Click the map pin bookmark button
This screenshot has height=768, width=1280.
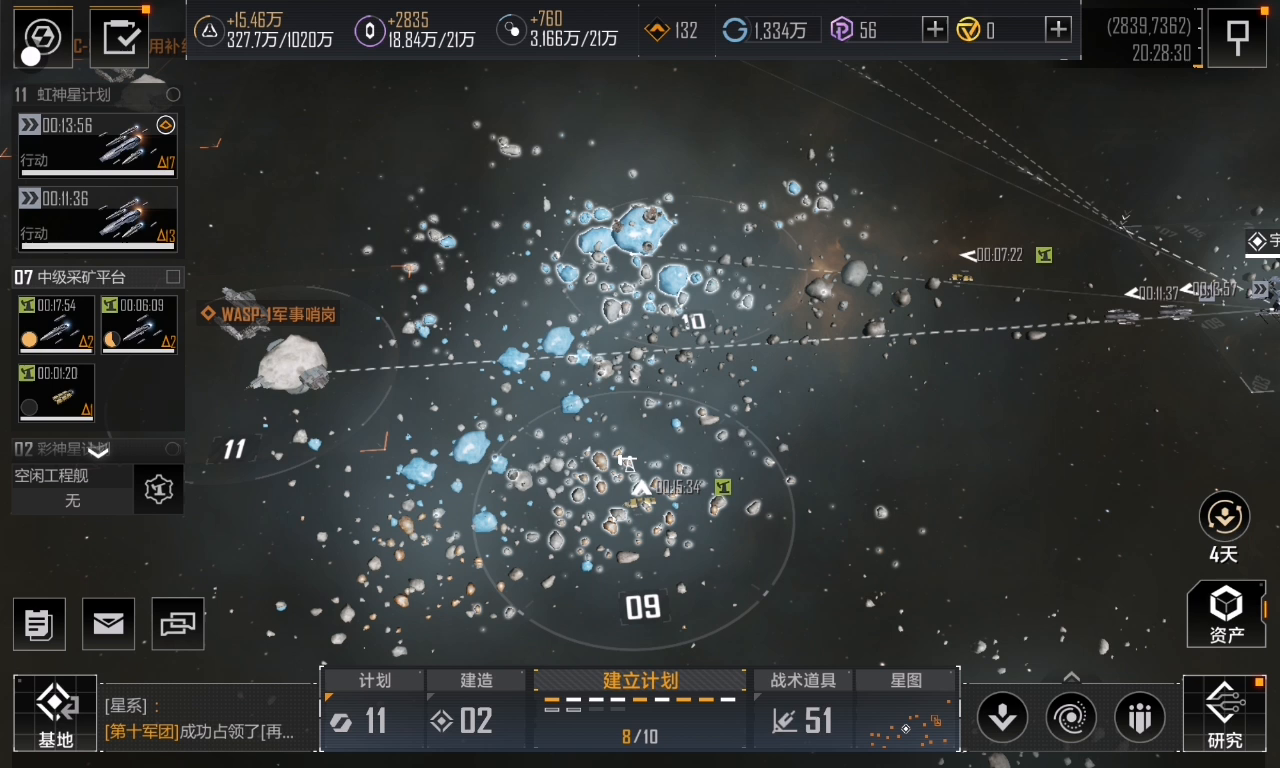(x=1237, y=38)
